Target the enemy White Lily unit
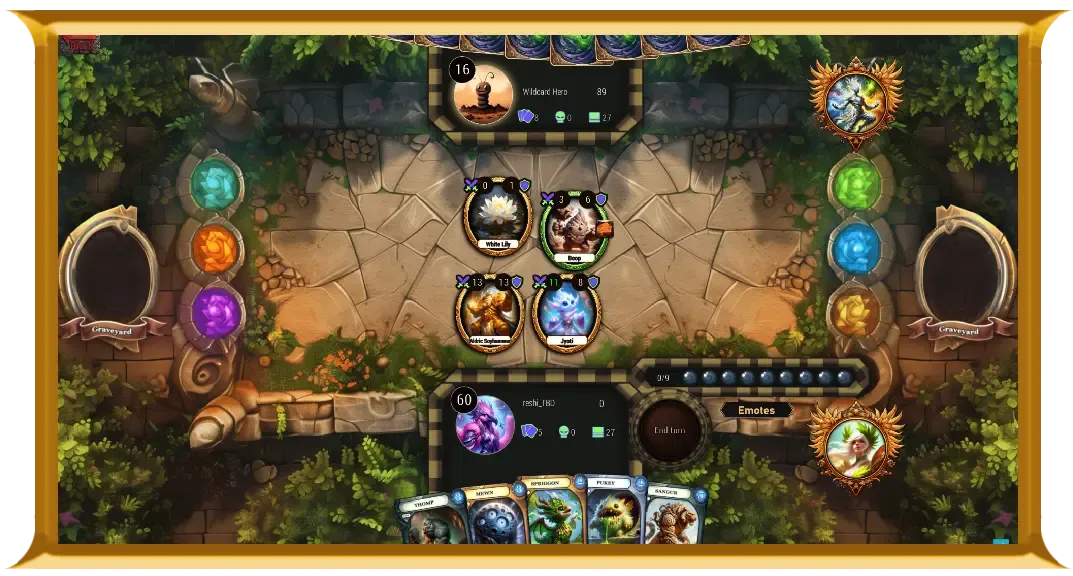Image resolution: width=1073 pixels, height=576 pixels. coord(497,217)
